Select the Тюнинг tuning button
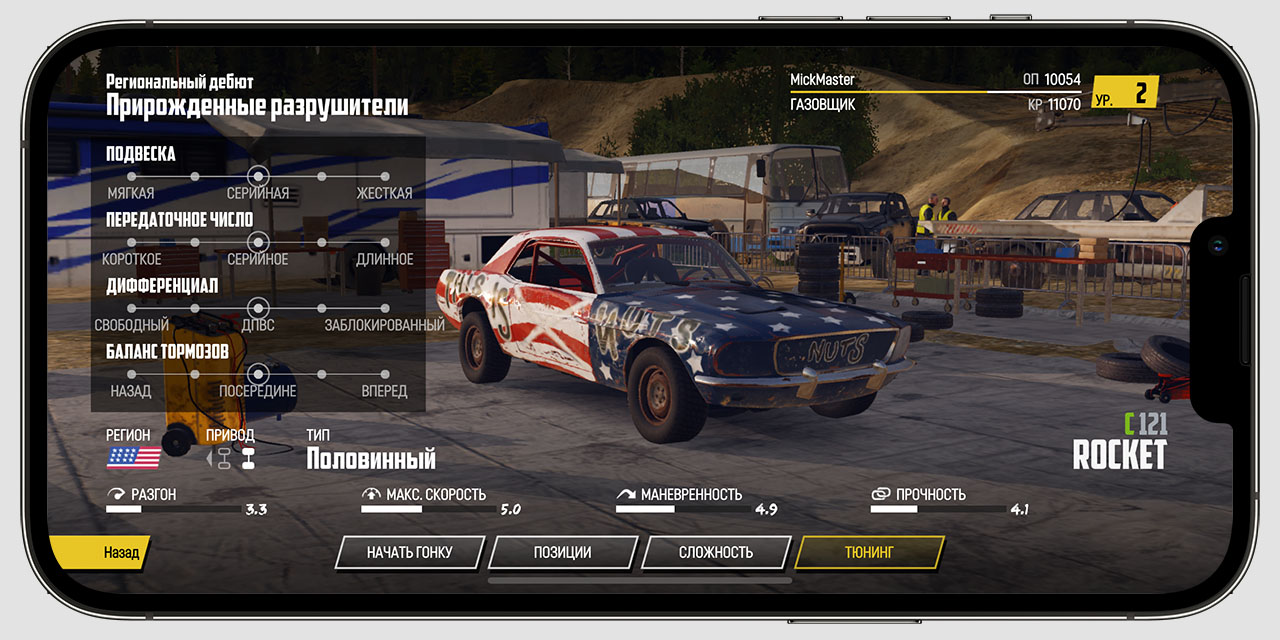 pyautogui.click(x=869, y=552)
